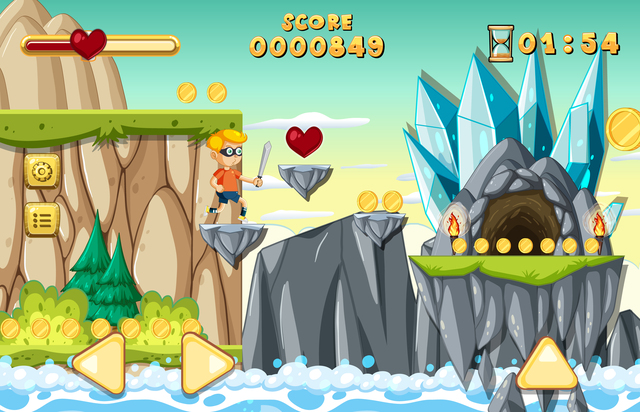Open the list menu button
The height and width of the screenshot is (412, 640).
coord(42,219)
